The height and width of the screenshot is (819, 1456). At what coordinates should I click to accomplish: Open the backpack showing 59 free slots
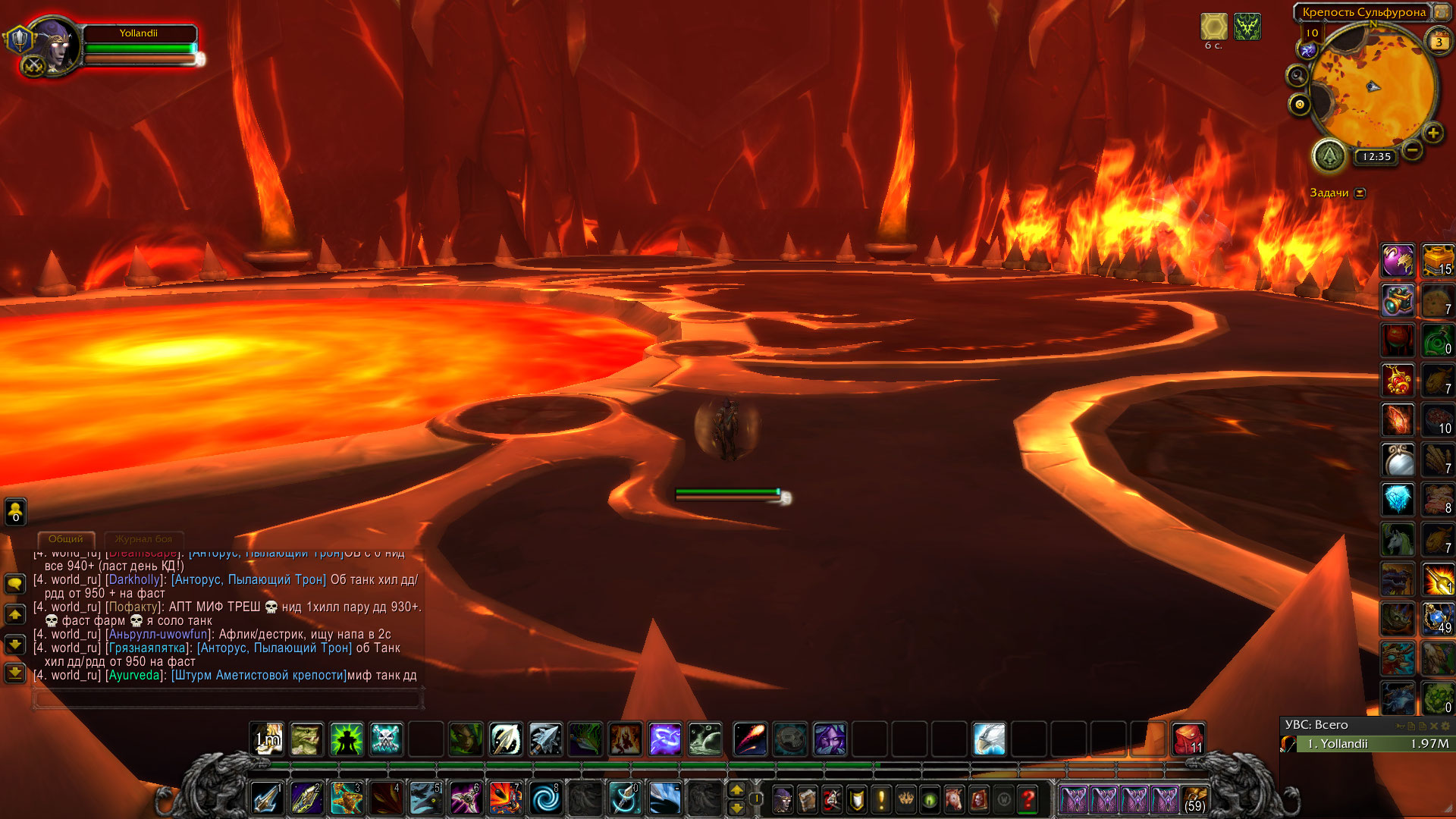1194,799
